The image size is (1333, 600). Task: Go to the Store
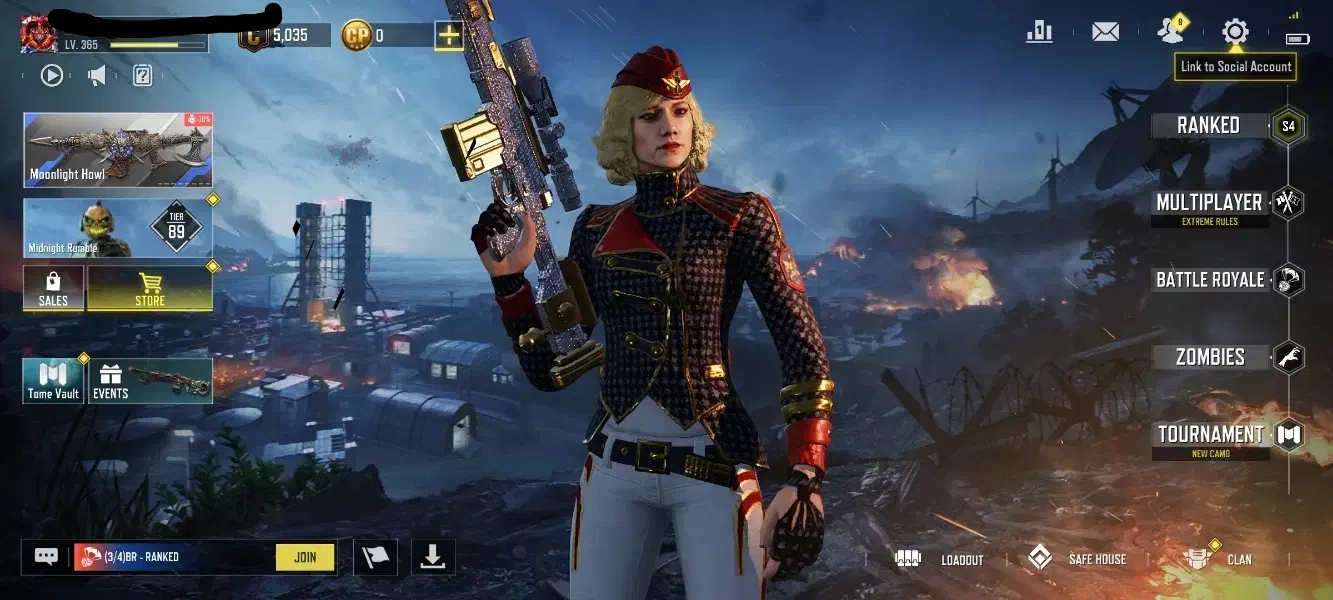[x=150, y=288]
